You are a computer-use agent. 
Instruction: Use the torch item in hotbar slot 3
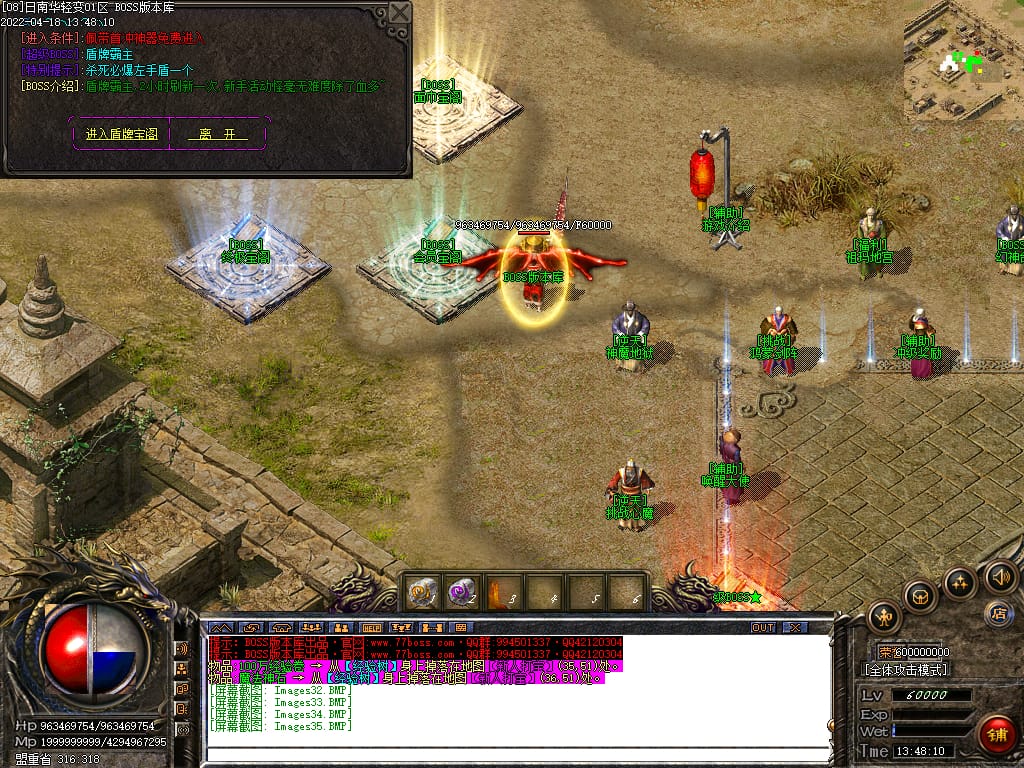click(x=503, y=592)
